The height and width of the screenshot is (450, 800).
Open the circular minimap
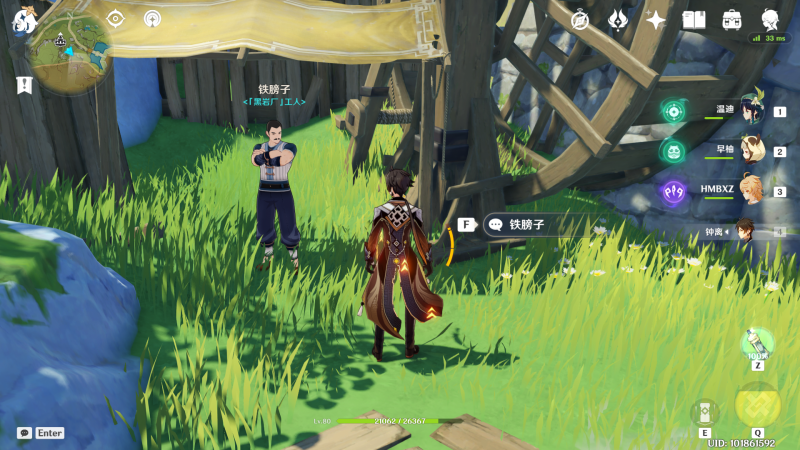click(69, 52)
